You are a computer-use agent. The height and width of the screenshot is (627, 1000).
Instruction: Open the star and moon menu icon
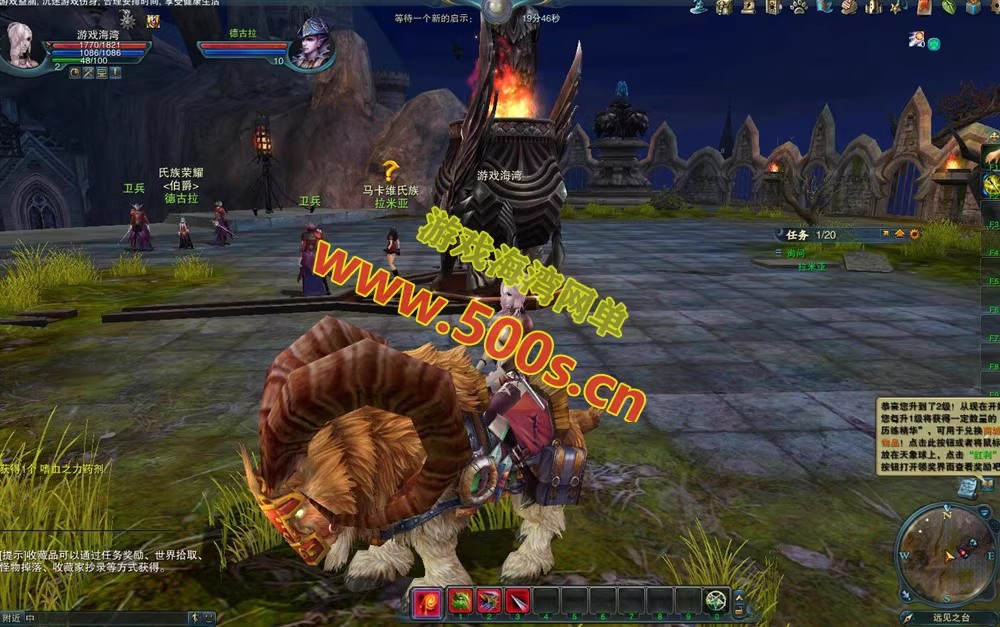[x=898, y=7]
